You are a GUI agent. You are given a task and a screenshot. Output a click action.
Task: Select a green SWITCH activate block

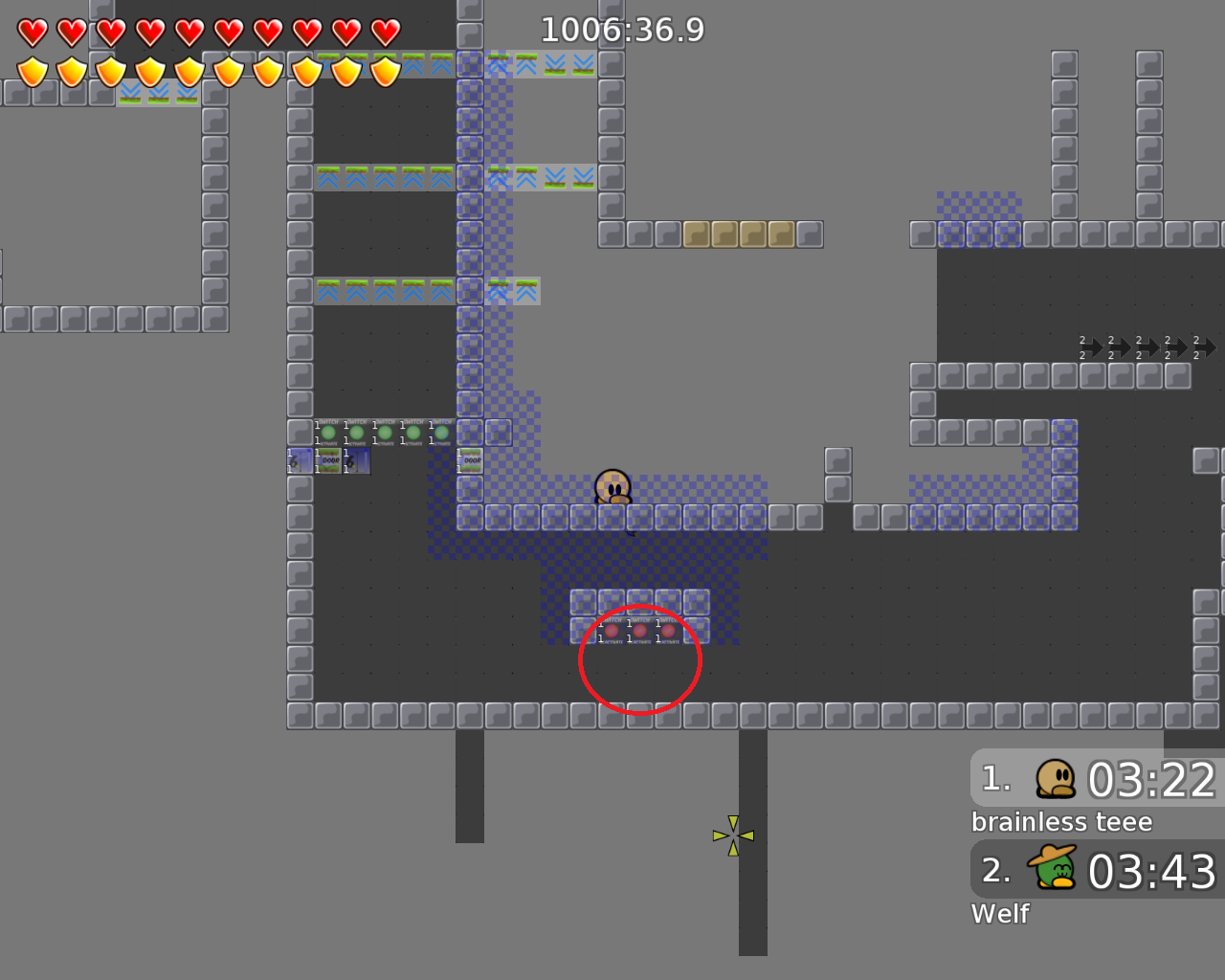pyautogui.click(x=329, y=433)
